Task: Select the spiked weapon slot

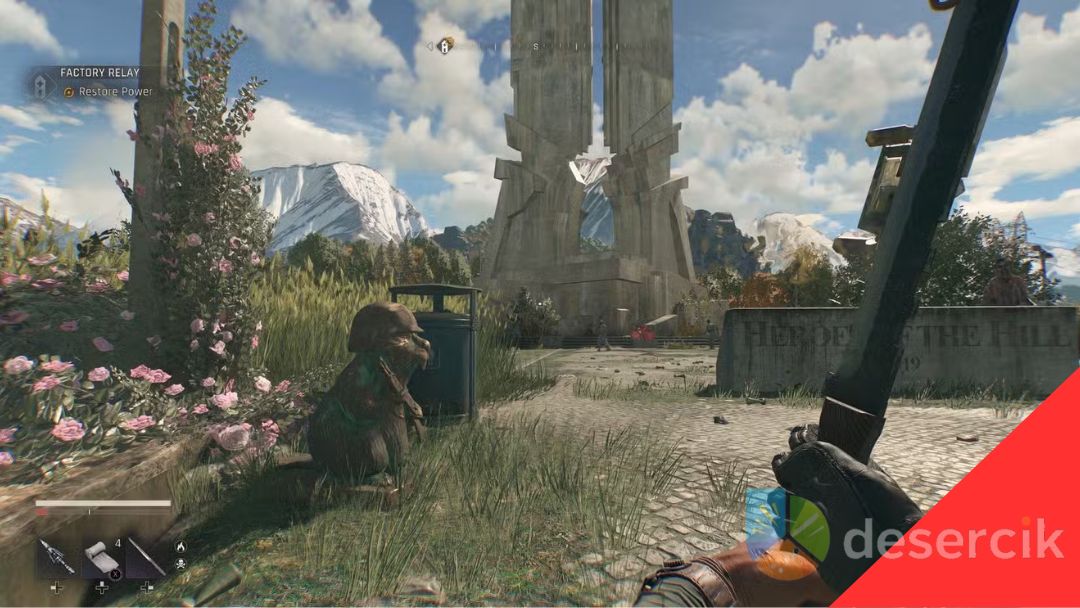Action: [56, 558]
